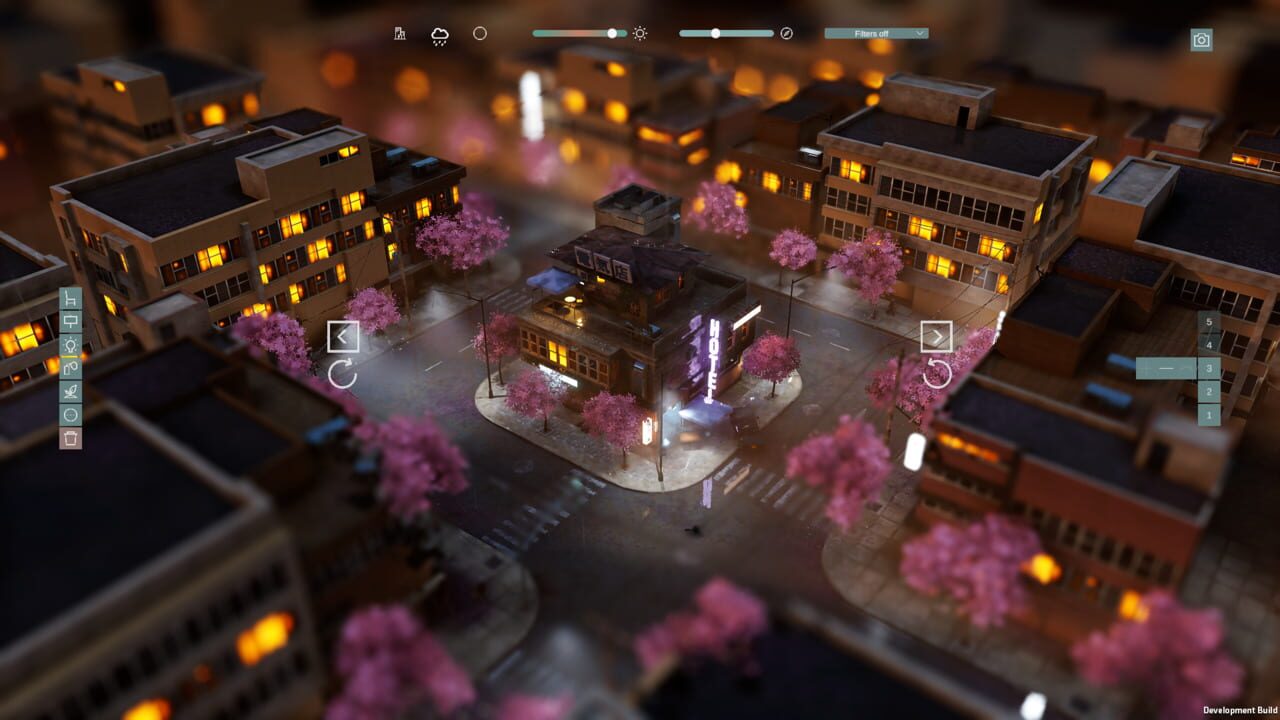The width and height of the screenshot is (1280, 720).
Task: Toggle the rainy weather setting
Action: [438, 33]
